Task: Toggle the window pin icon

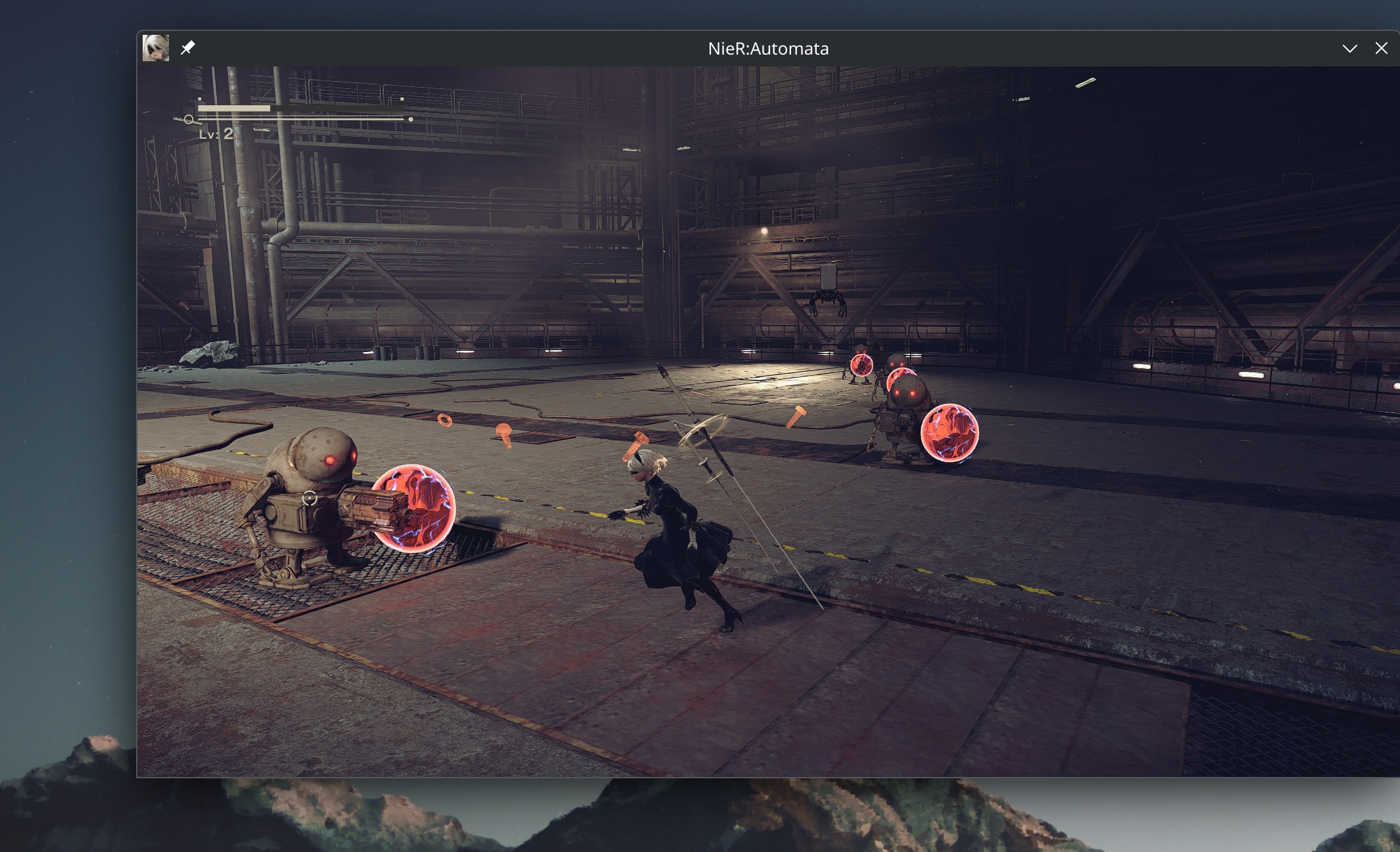Action: click(187, 47)
